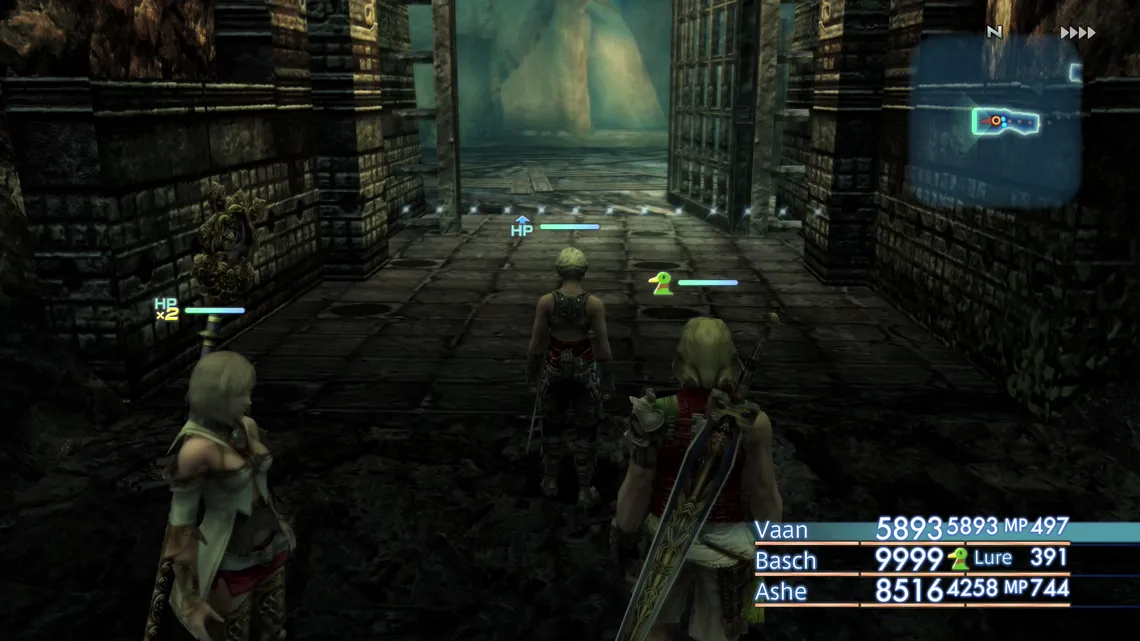Select Ashe in the party list
The width and height of the screenshot is (1140, 641).
point(781,591)
